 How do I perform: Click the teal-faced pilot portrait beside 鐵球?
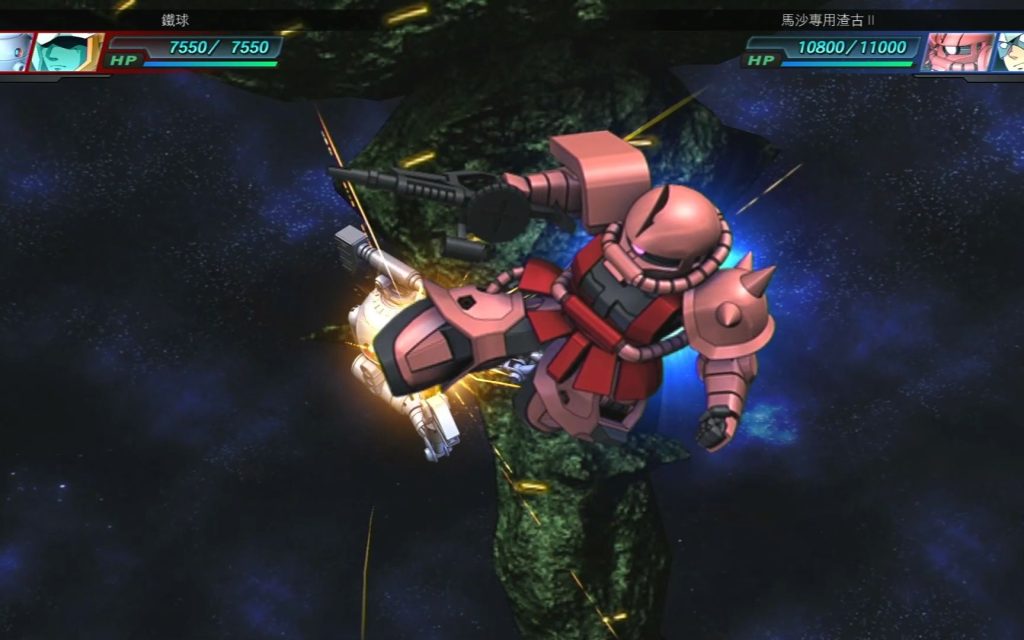[x=66, y=51]
